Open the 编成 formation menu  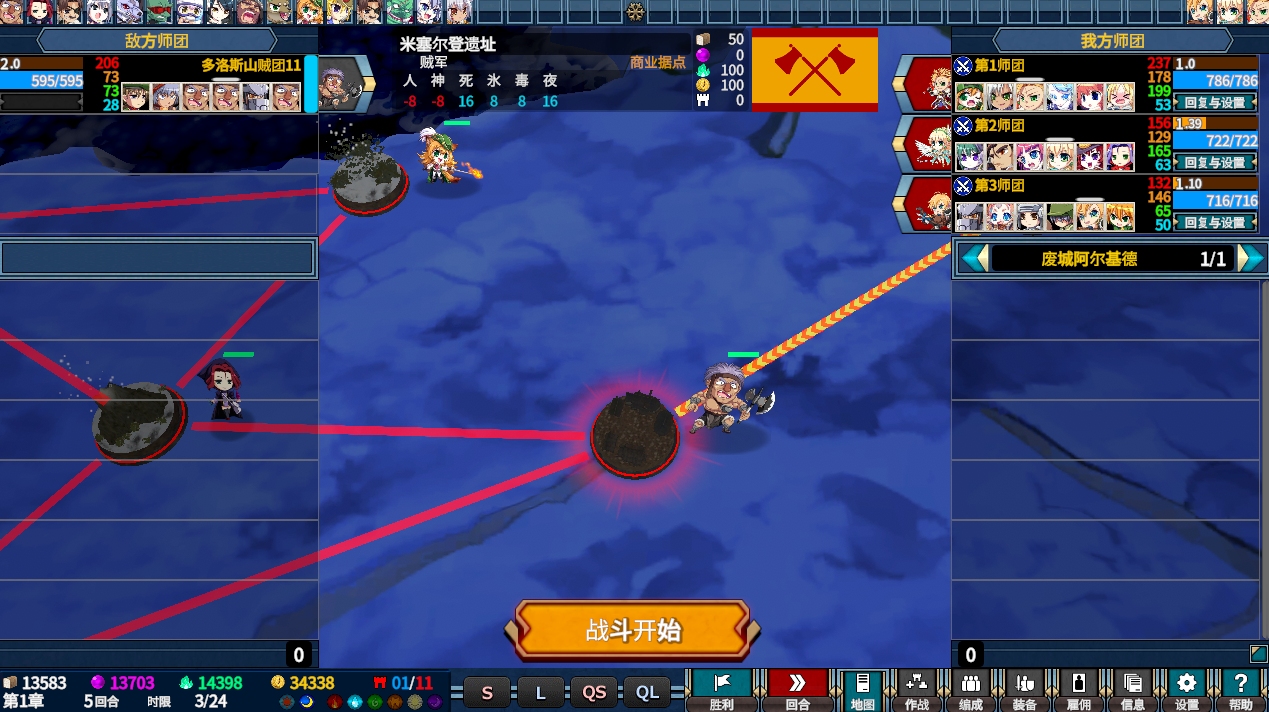click(x=970, y=690)
